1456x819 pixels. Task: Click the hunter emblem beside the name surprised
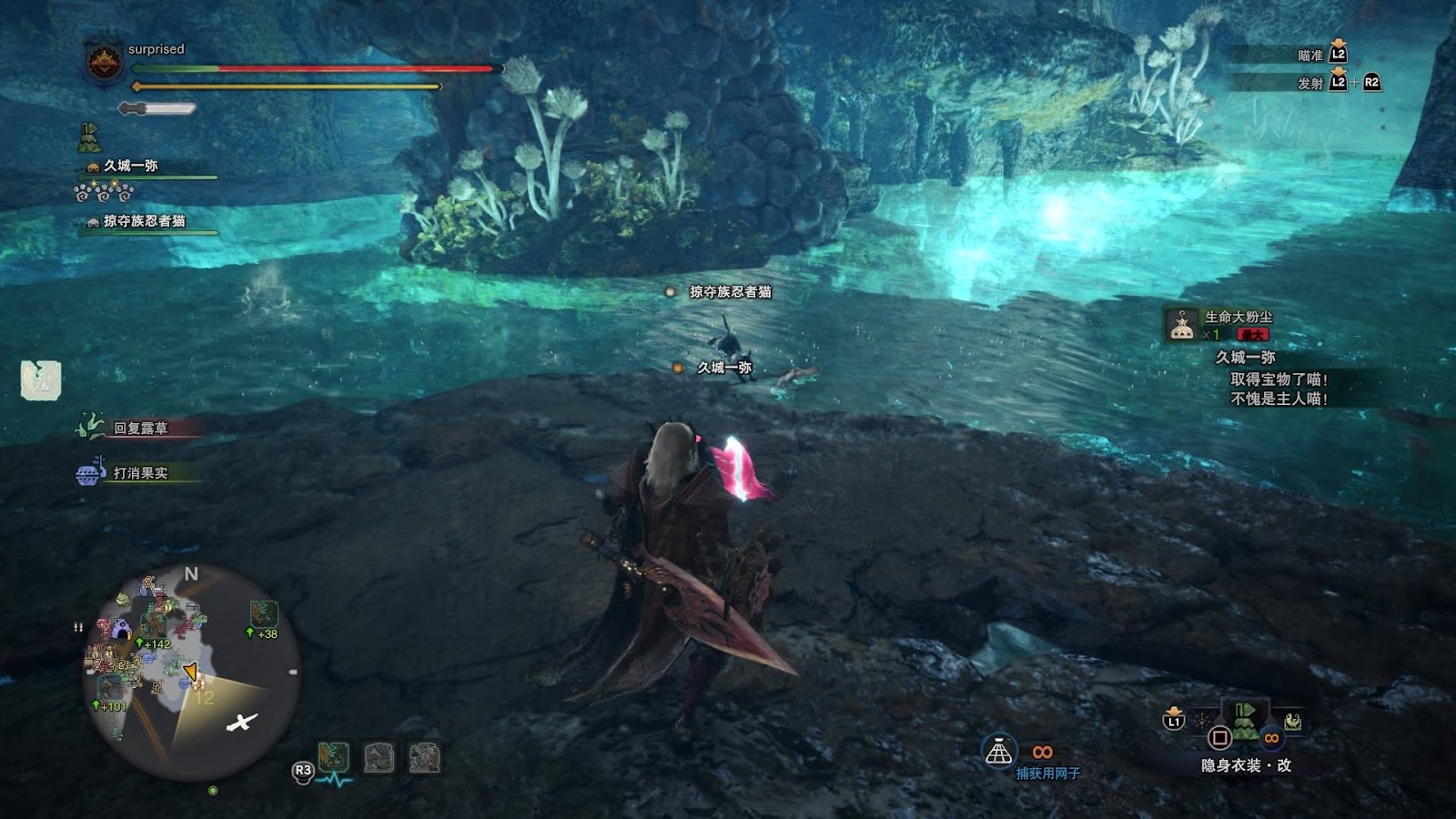click(104, 63)
